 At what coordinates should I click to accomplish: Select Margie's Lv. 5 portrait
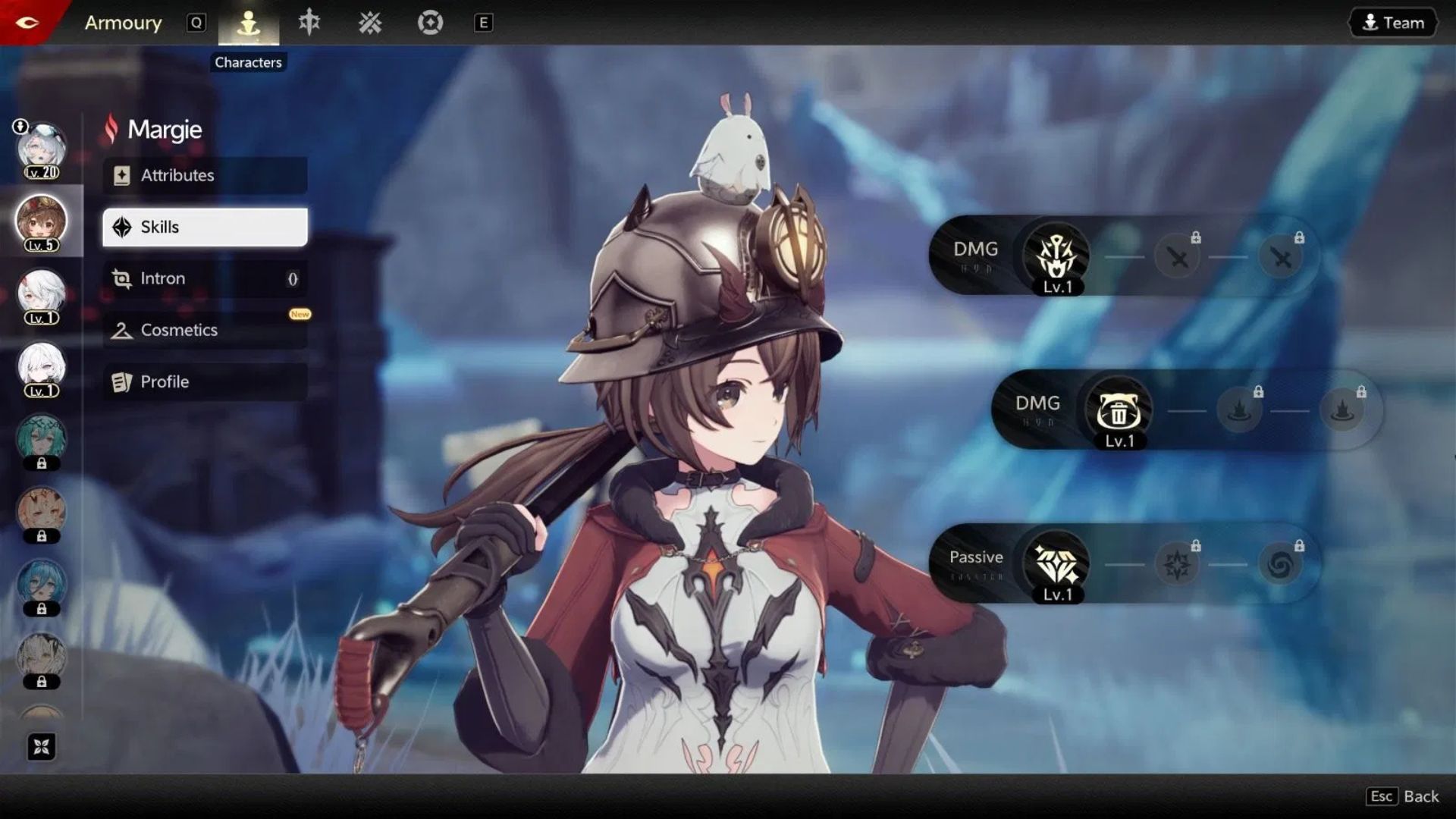[42, 222]
